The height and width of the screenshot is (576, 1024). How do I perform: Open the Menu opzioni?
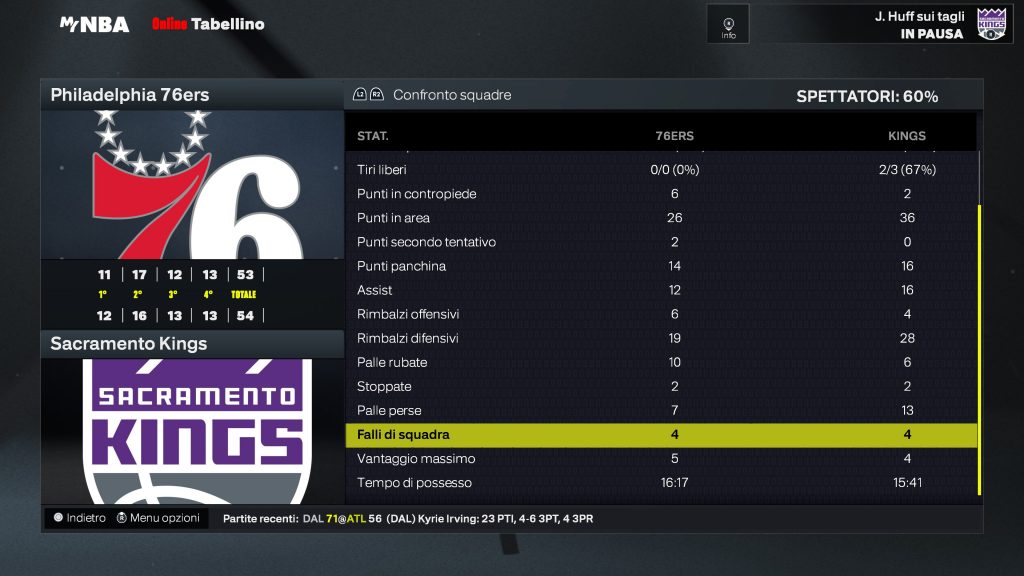(158, 518)
